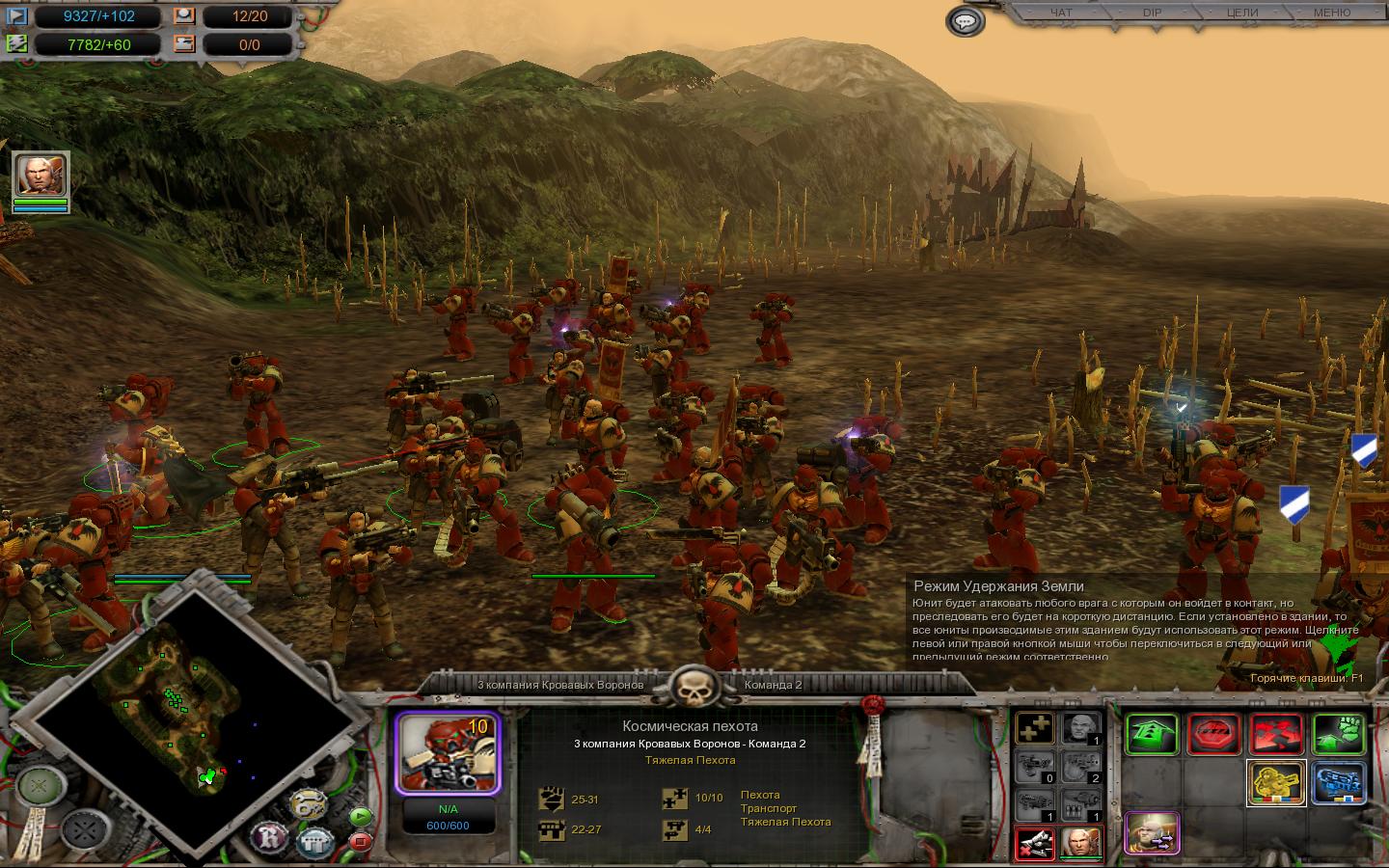1389x868 pixels.
Task: Click the red stop button near minimap
Action: point(360,841)
